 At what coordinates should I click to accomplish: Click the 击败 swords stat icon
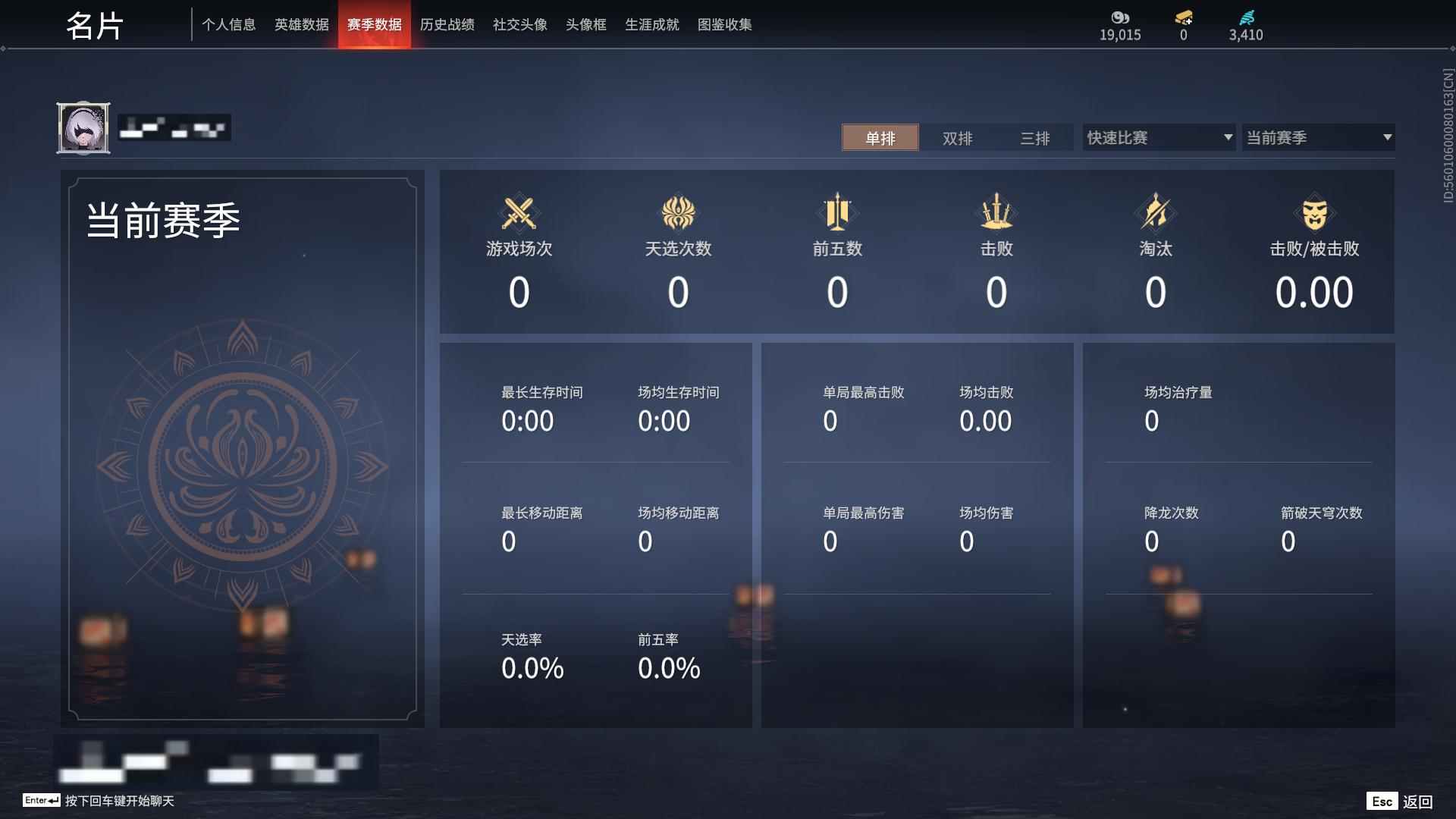996,213
